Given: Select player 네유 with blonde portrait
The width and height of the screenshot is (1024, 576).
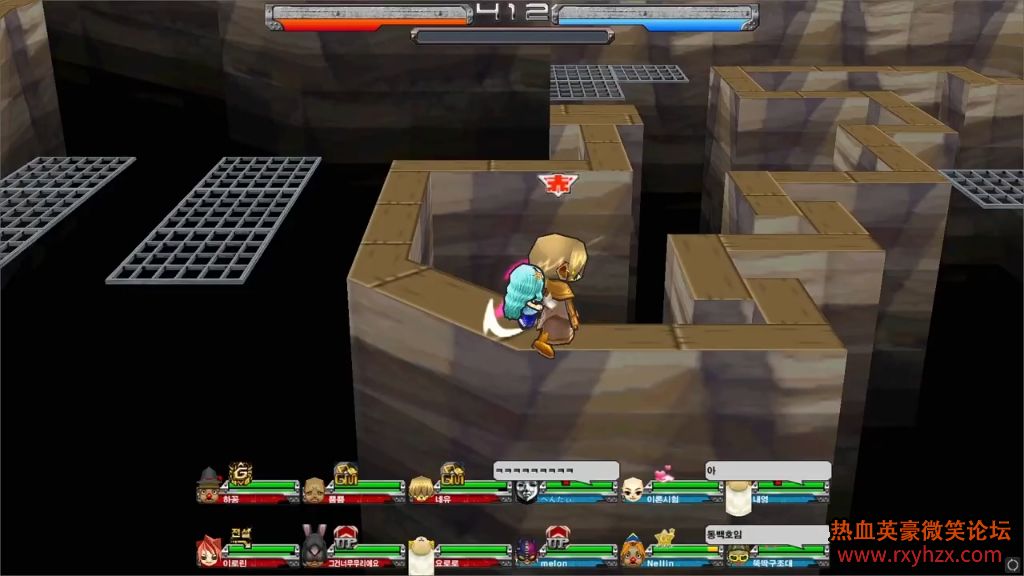Looking at the screenshot, I should [421, 489].
